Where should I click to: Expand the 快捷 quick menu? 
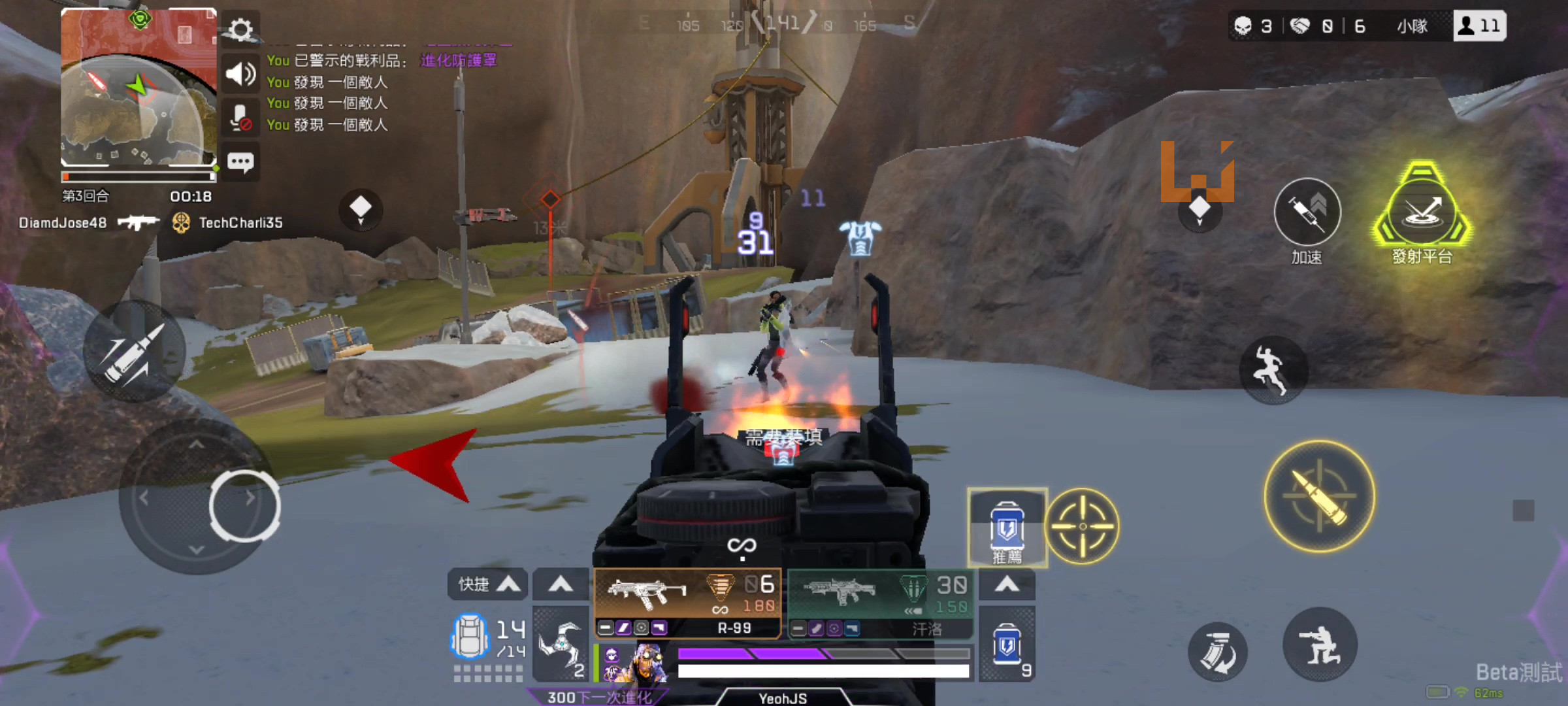(x=487, y=584)
